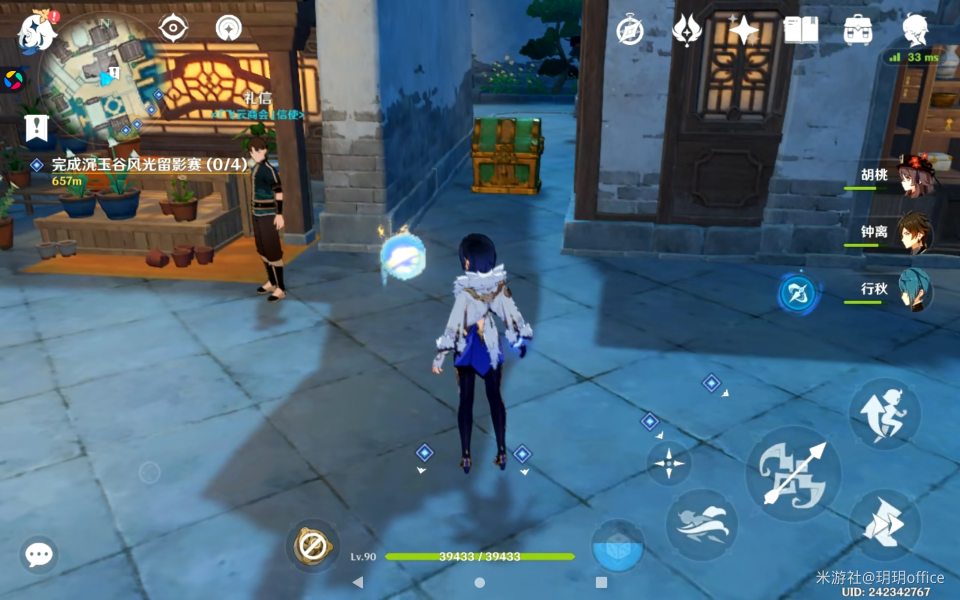
Task: Activate the elemental skill button
Action: (x=701, y=524)
